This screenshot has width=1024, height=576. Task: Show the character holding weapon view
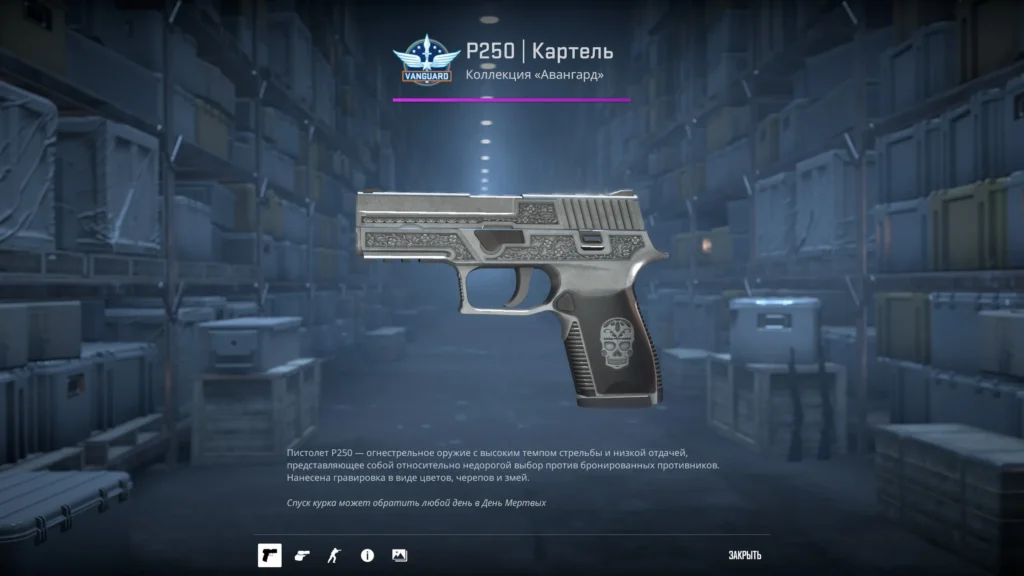pos(334,555)
